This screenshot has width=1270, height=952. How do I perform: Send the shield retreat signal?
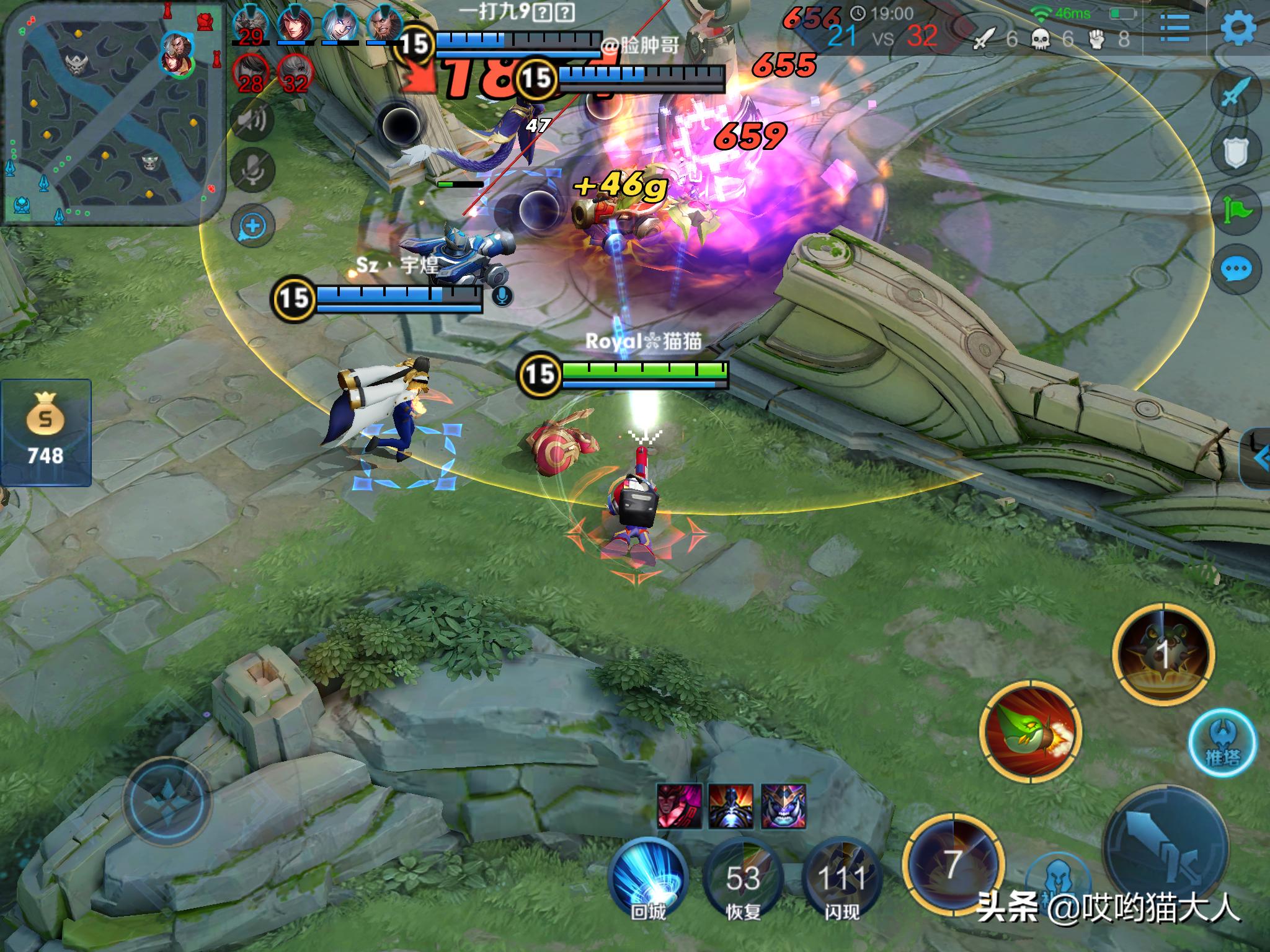point(1236,151)
